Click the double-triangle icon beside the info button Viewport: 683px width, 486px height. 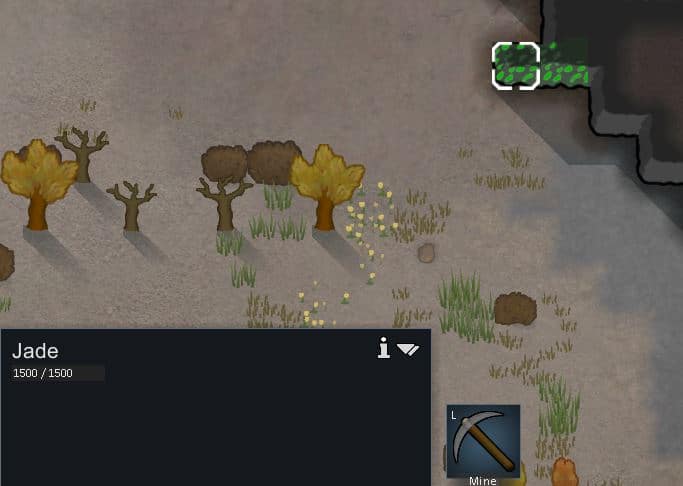coord(408,349)
